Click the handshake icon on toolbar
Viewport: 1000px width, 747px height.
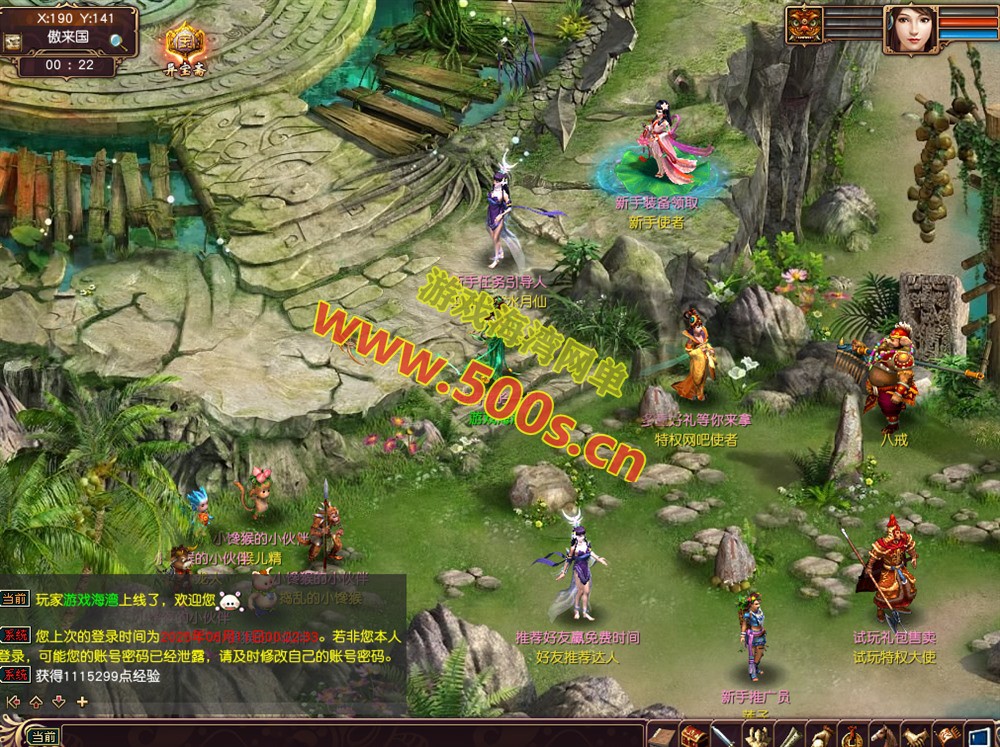[916, 737]
